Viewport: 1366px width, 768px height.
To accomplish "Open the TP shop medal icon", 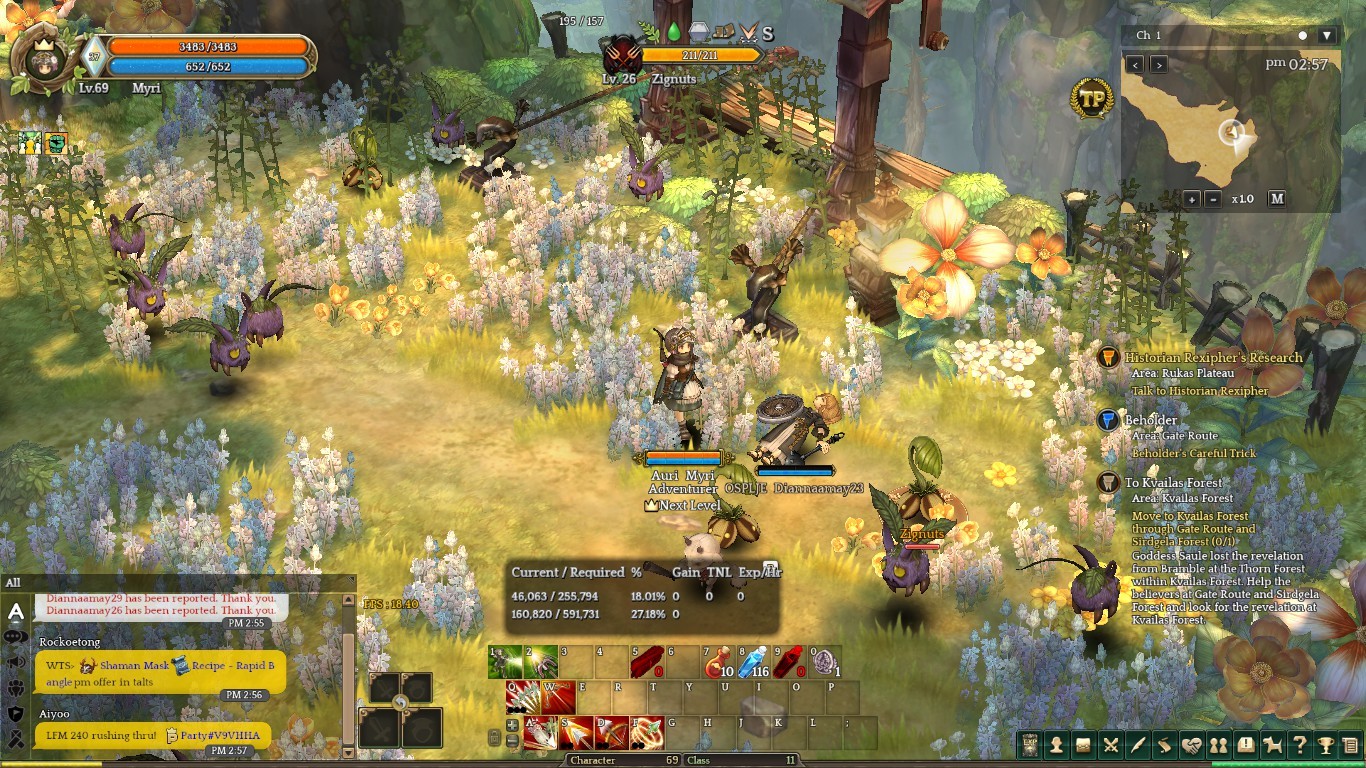I will pyautogui.click(x=1092, y=98).
